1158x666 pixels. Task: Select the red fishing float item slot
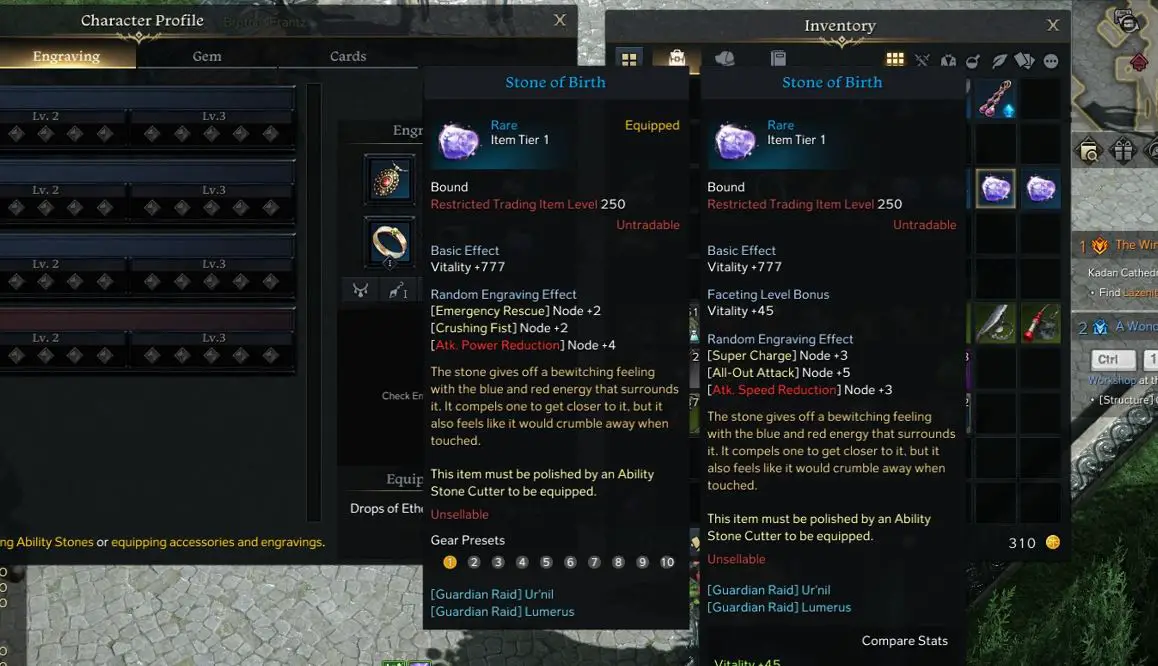1041,323
